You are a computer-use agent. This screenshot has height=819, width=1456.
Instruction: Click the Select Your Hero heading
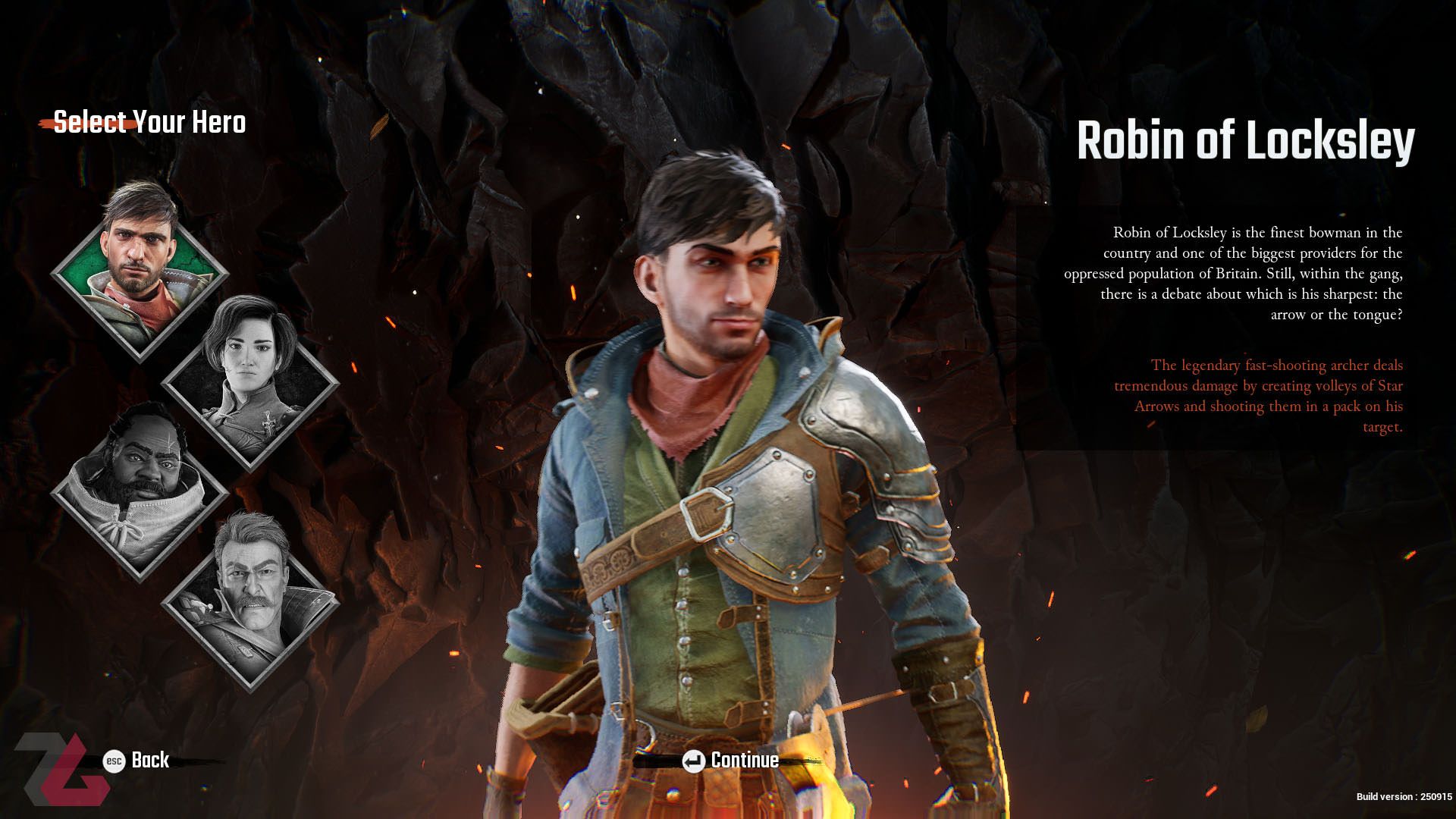pyautogui.click(x=150, y=122)
